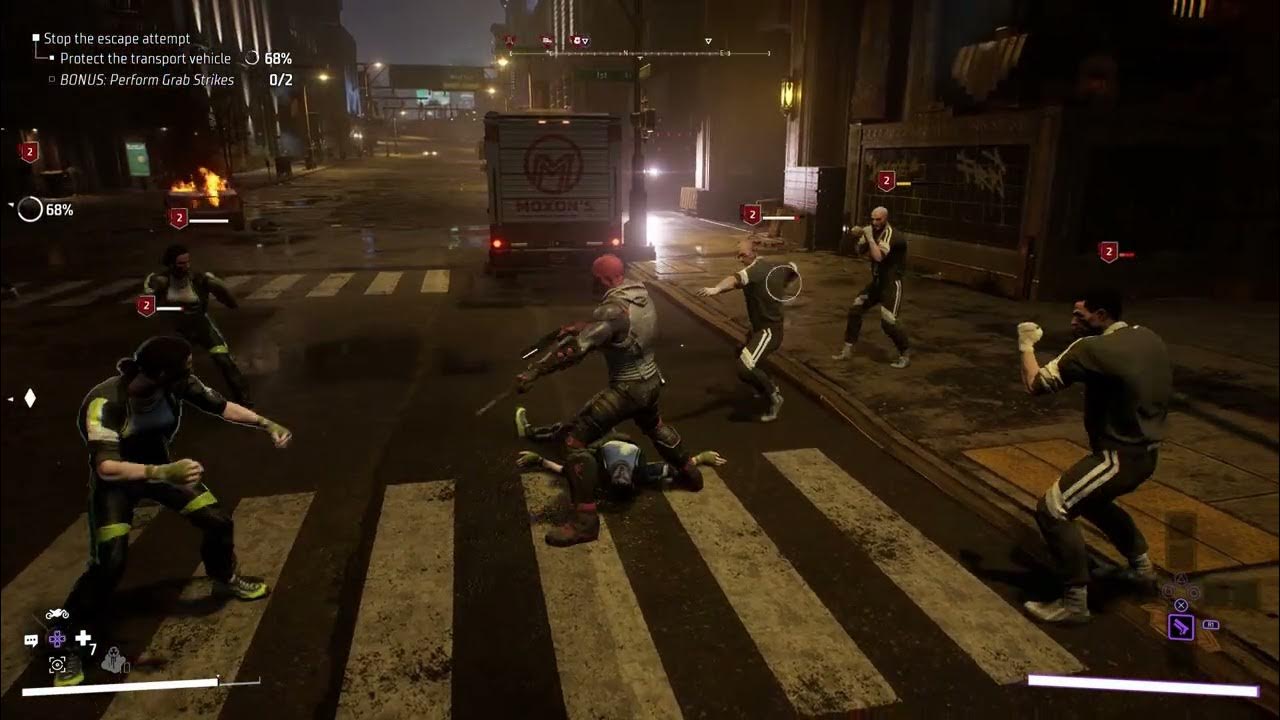Viewport: 1280px width, 720px height.
Task: Toggle the triangle face button prompt
Action: tap(1181, 578)
